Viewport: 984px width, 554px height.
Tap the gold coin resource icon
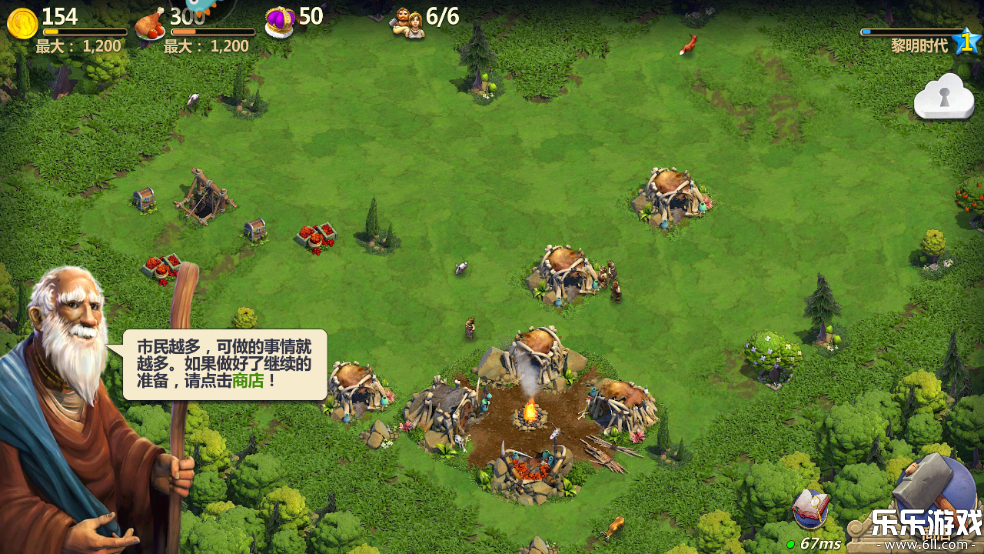pyautogui.click(x=22, y=21)
